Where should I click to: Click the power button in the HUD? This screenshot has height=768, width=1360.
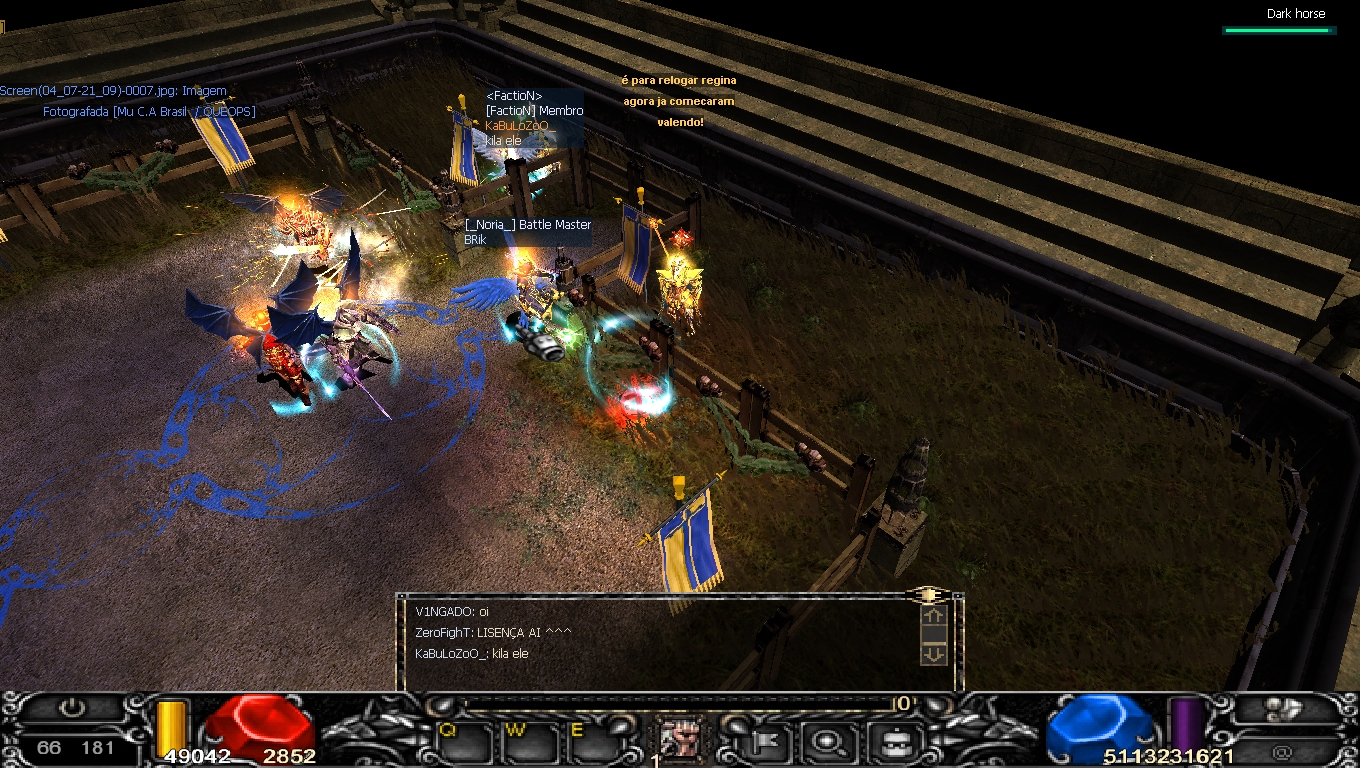71,709
